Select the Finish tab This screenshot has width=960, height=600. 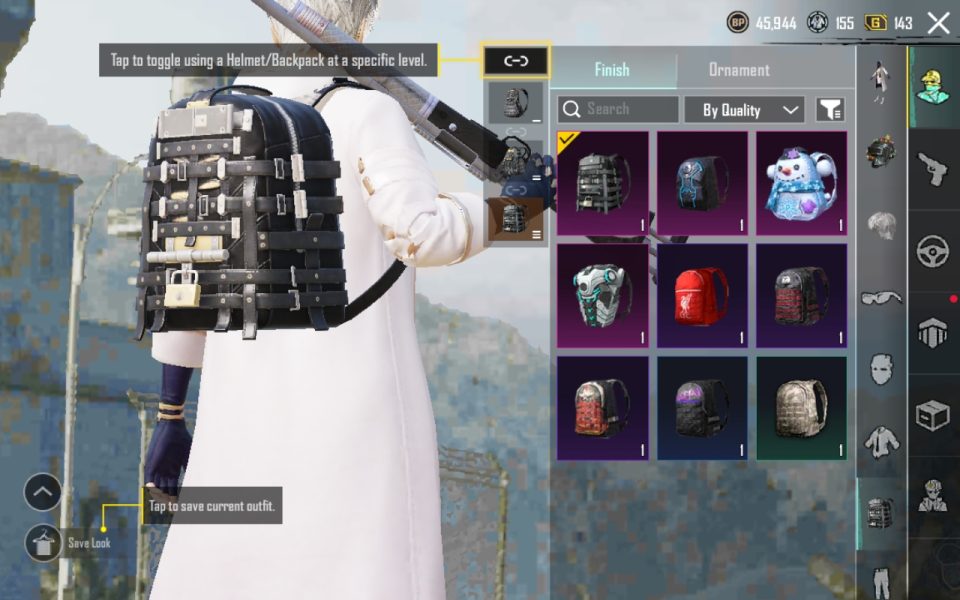(612, 70)
